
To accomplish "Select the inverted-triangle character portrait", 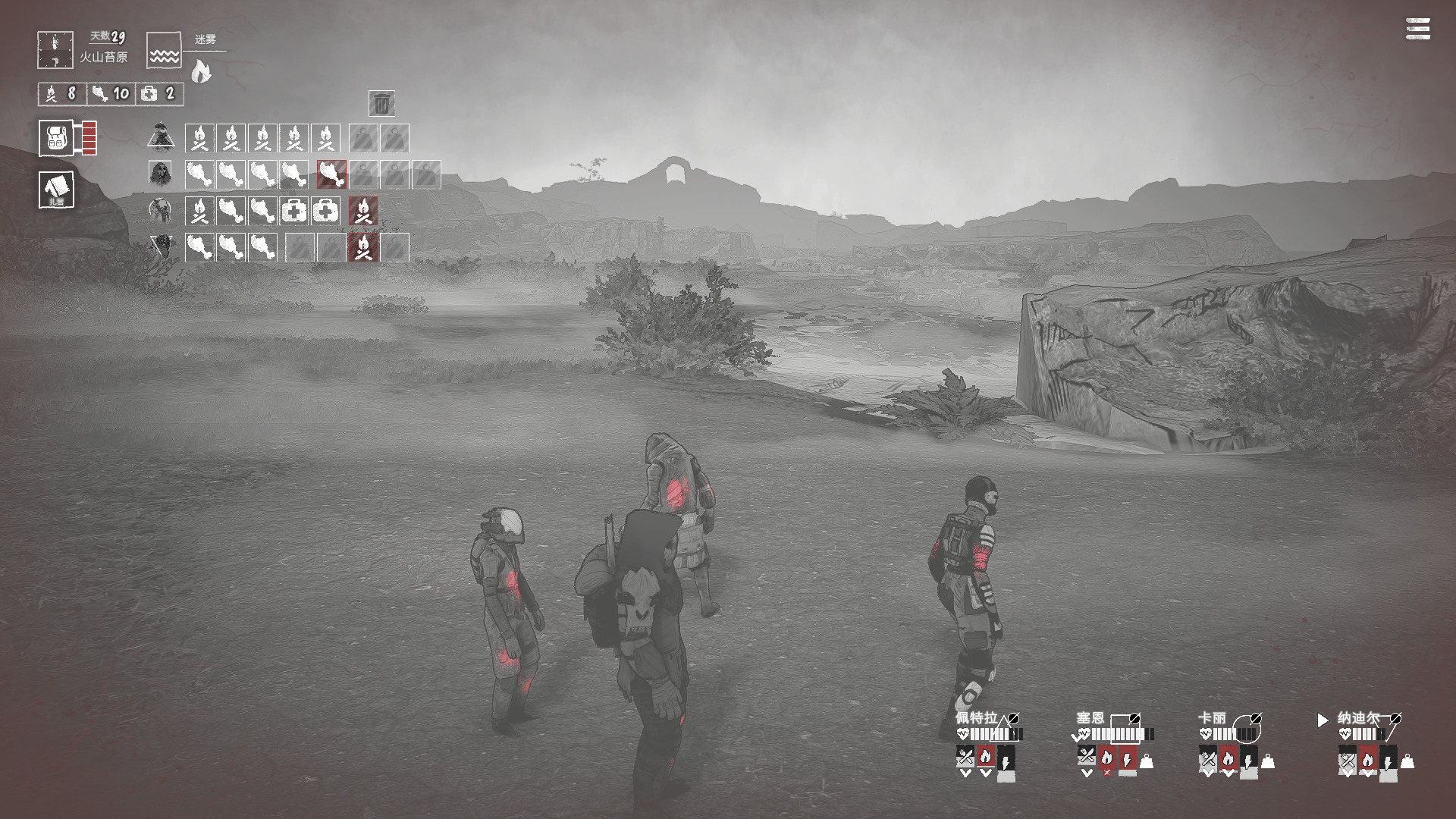I will [160, 246].
